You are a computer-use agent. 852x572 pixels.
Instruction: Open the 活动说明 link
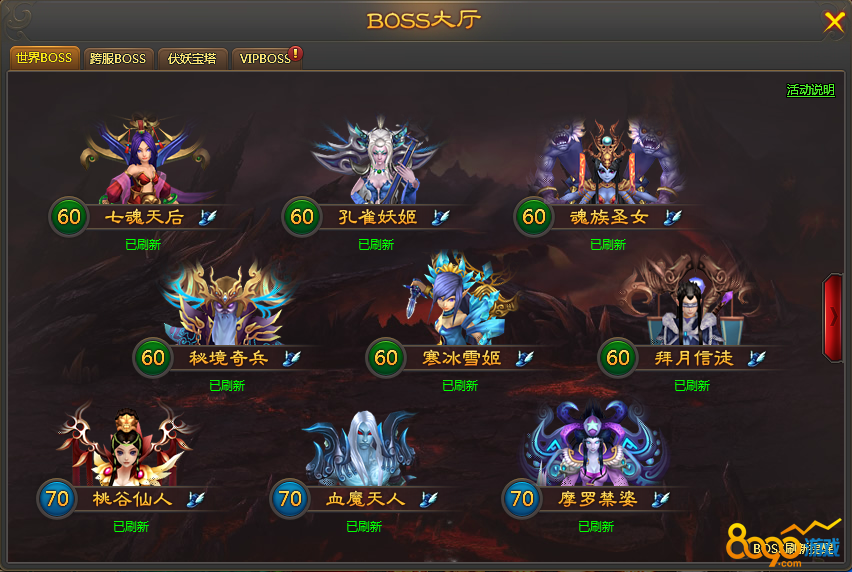(810, 90)
